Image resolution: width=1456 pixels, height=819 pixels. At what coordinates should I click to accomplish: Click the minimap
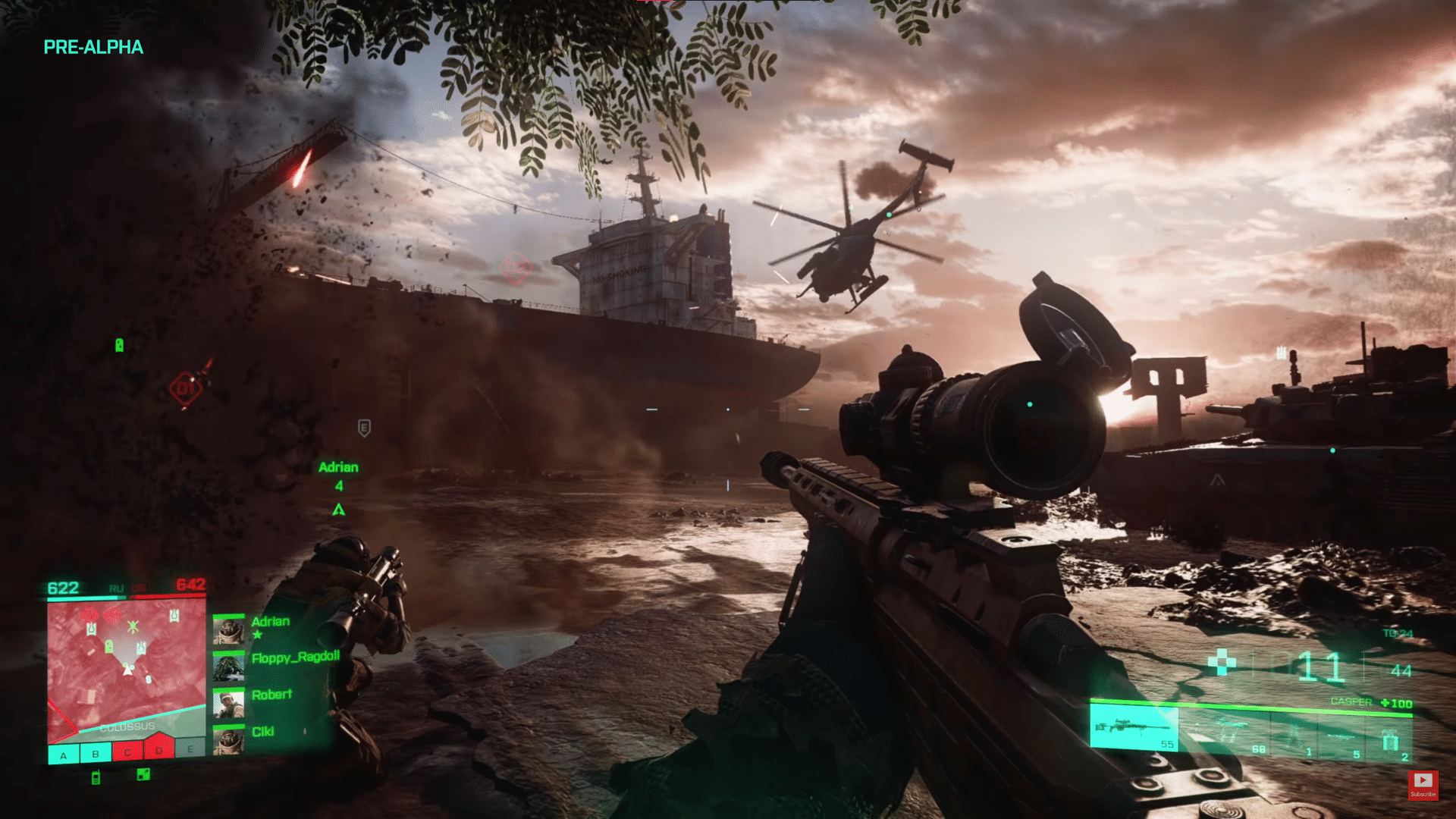pos(126,667)
